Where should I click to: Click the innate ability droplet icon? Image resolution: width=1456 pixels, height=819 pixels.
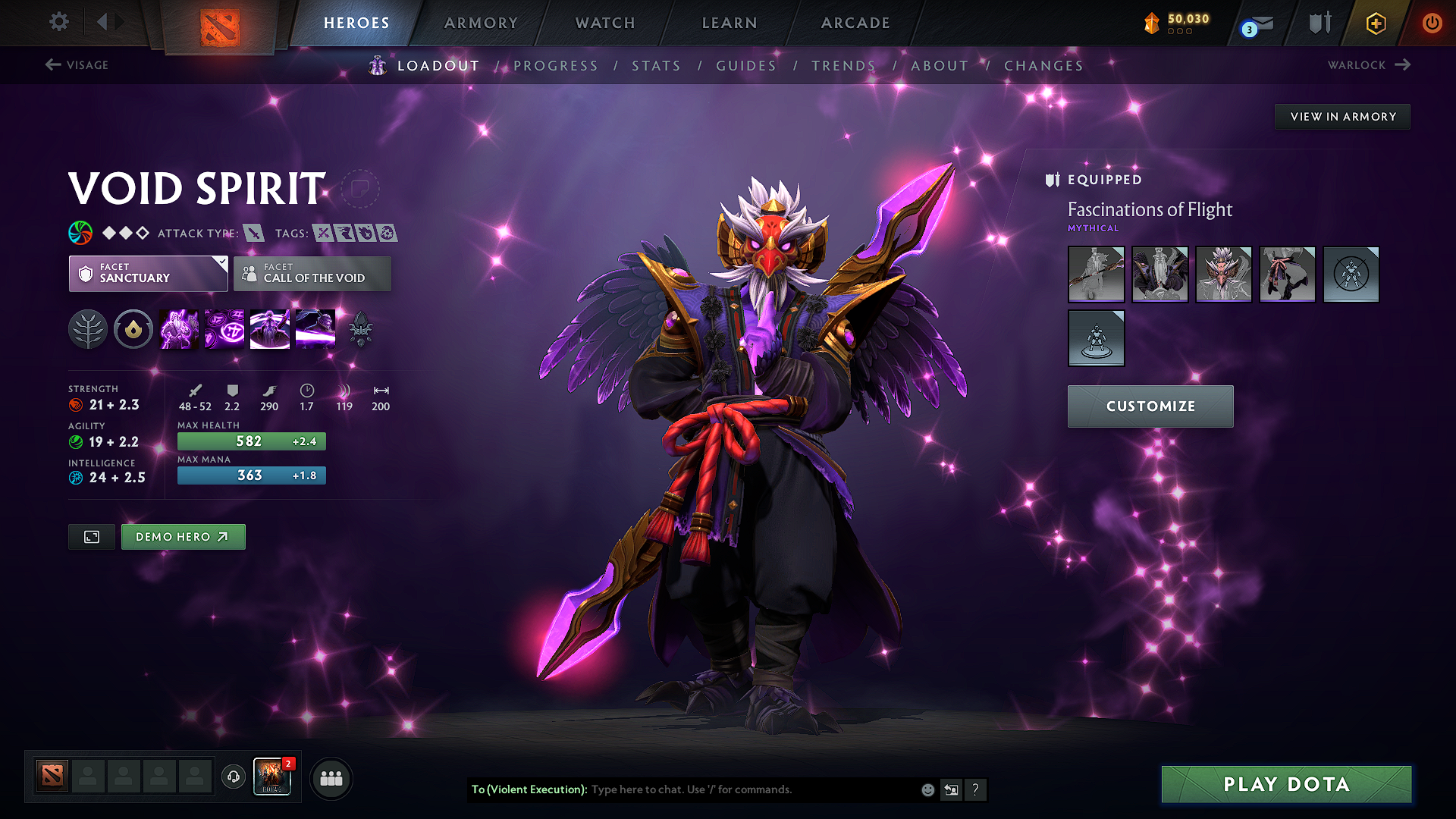tap(133, 328)
